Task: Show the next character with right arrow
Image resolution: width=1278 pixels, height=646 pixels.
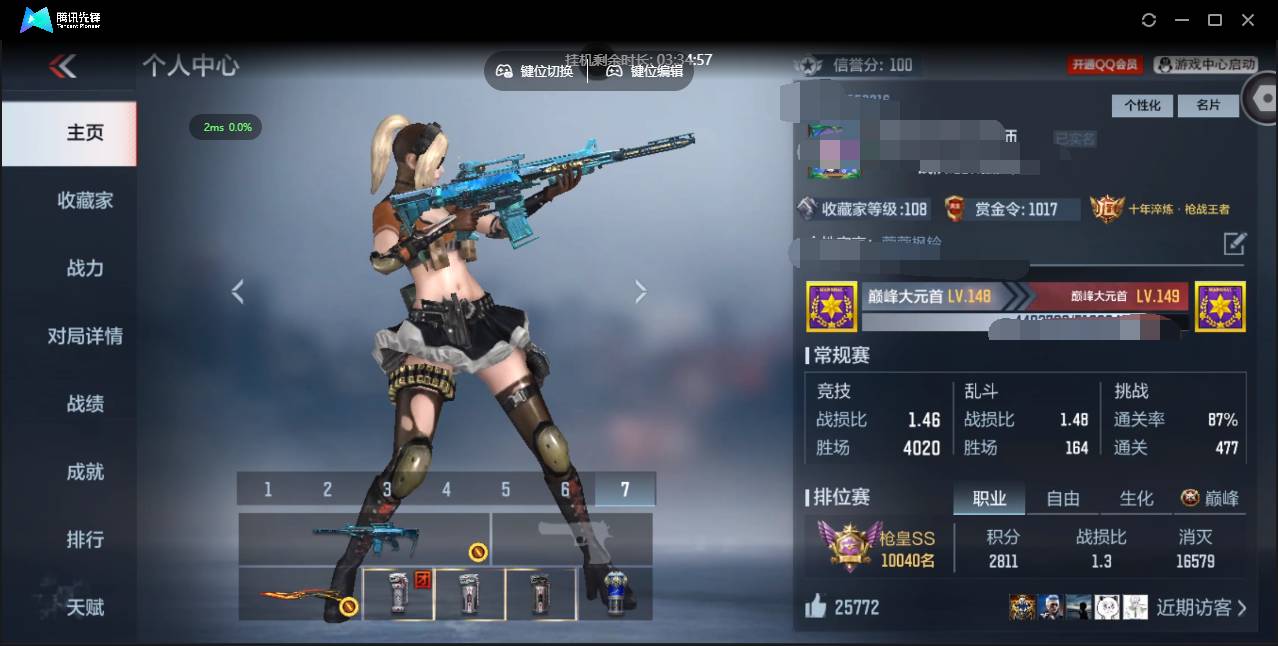Action: point(641,292)
